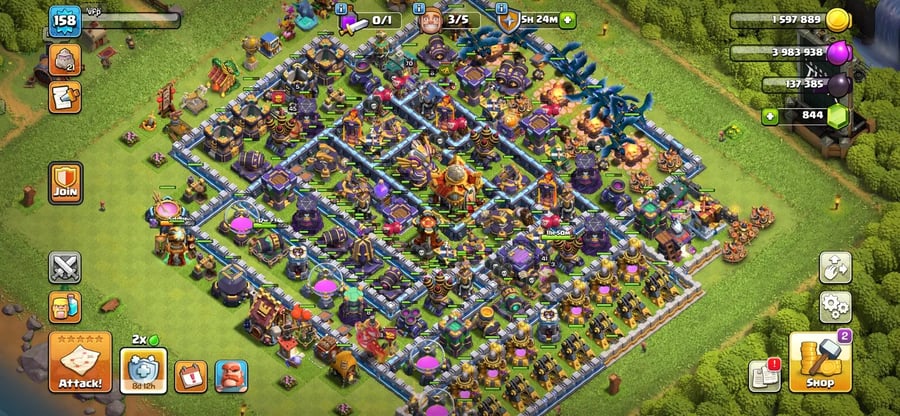900x416 pixels.
Task: Click the green plus to buy gems
Action: coord(769,116)
